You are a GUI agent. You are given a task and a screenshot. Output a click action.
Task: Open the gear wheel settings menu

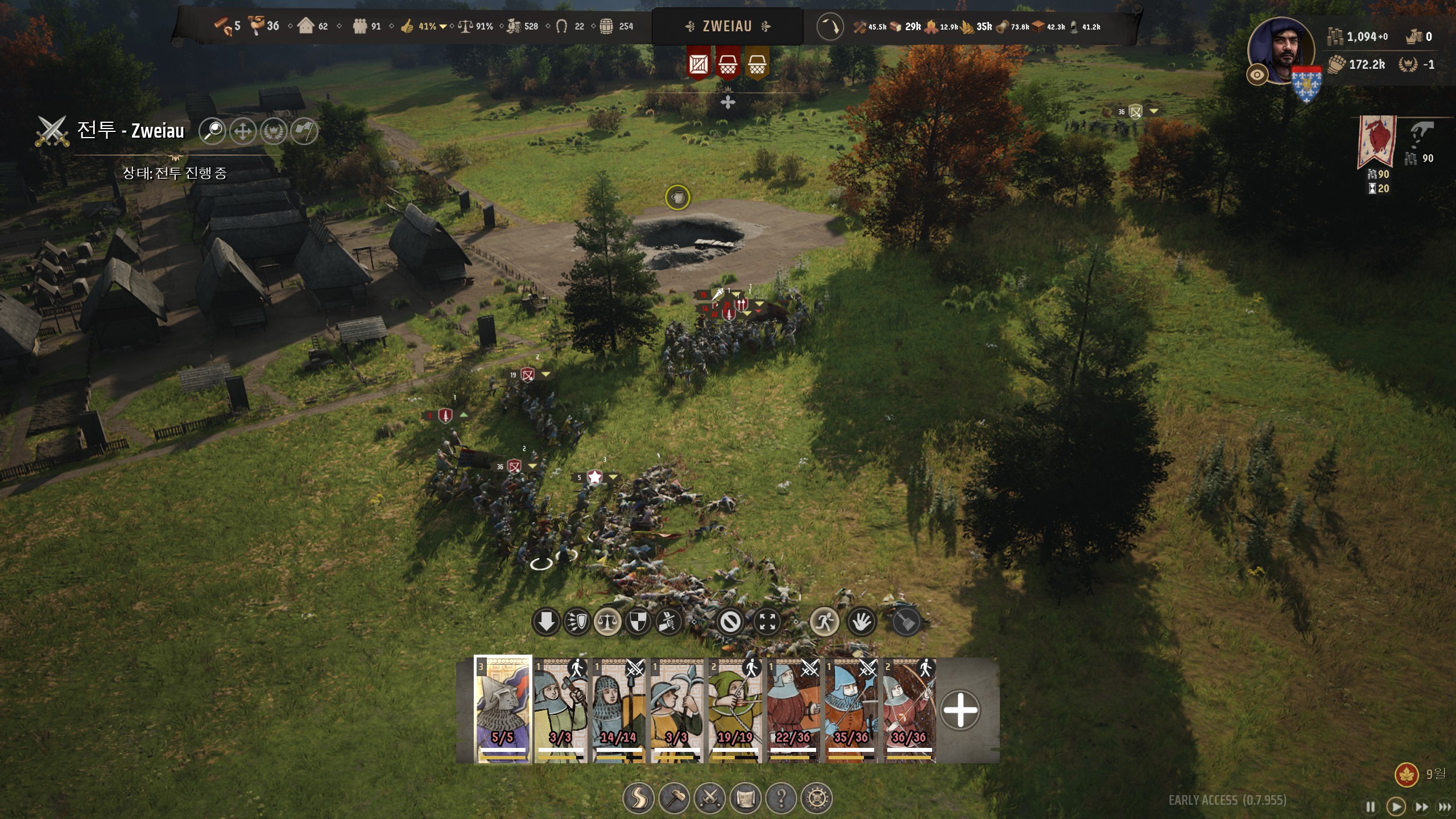(x=817, y=798)
